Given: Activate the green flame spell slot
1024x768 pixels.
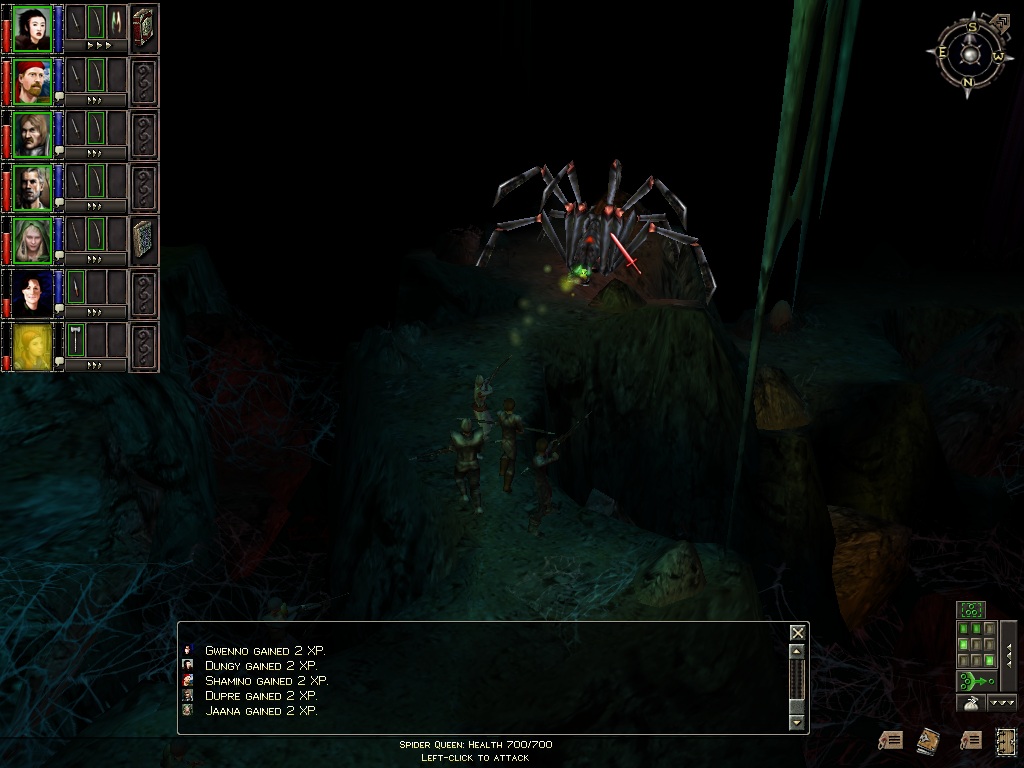Looking at the screenshot, I should pyautogui.click(x=117, y=22).
